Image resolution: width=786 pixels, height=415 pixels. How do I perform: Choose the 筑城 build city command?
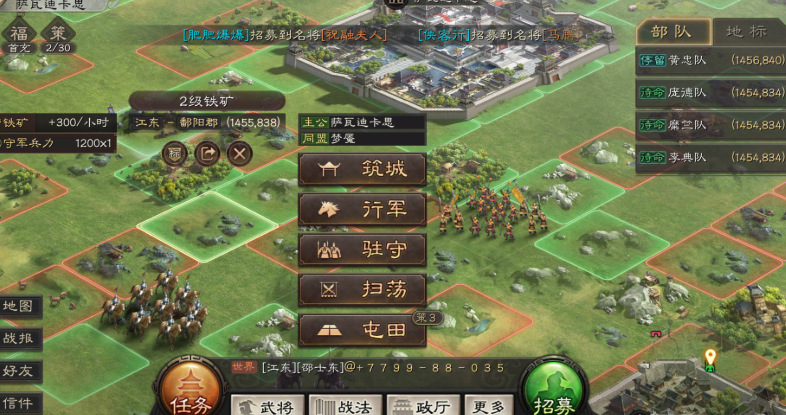point(362,170)
